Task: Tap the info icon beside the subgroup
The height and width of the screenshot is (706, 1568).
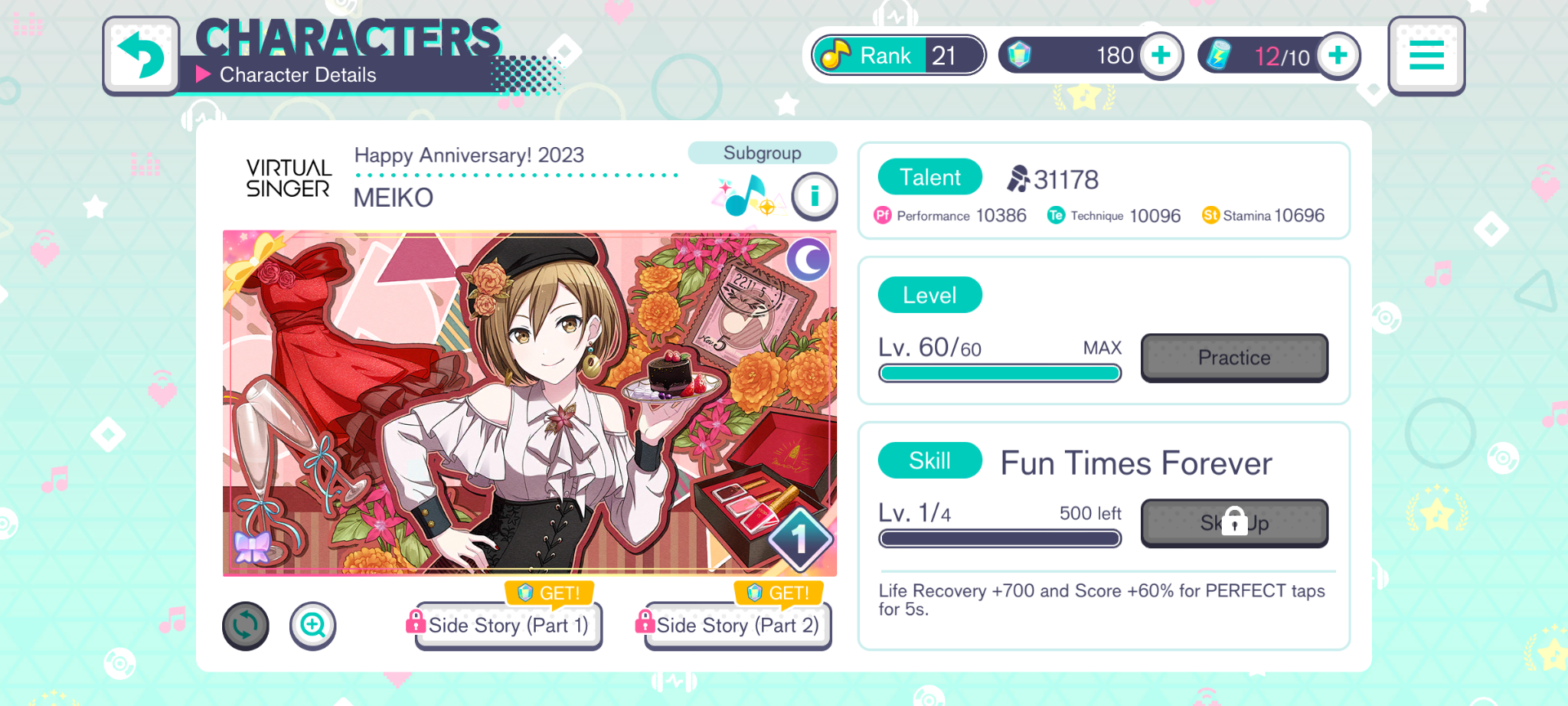Action: [814, 197]
